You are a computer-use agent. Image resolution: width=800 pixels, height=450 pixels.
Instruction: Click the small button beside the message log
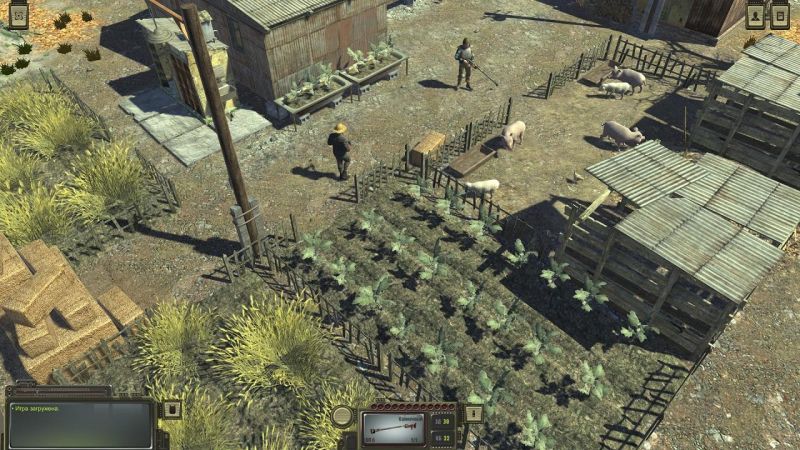coord(171,410)
